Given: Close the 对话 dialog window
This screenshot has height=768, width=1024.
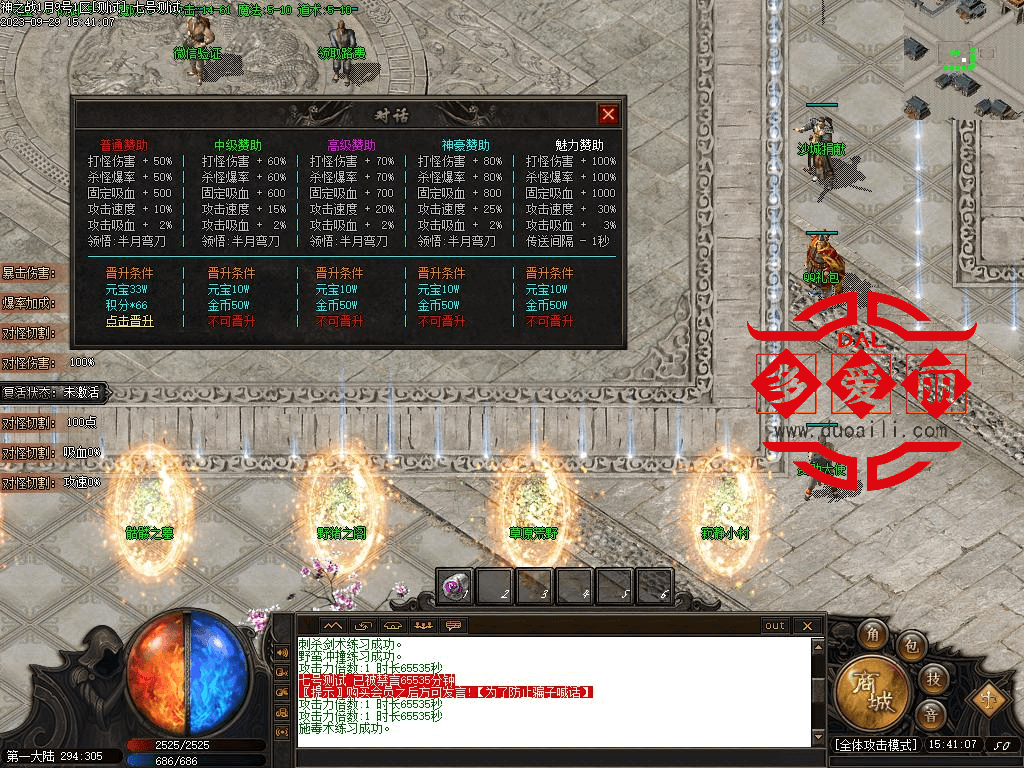Looking at the screenshot, I should [x=607, y=114].
